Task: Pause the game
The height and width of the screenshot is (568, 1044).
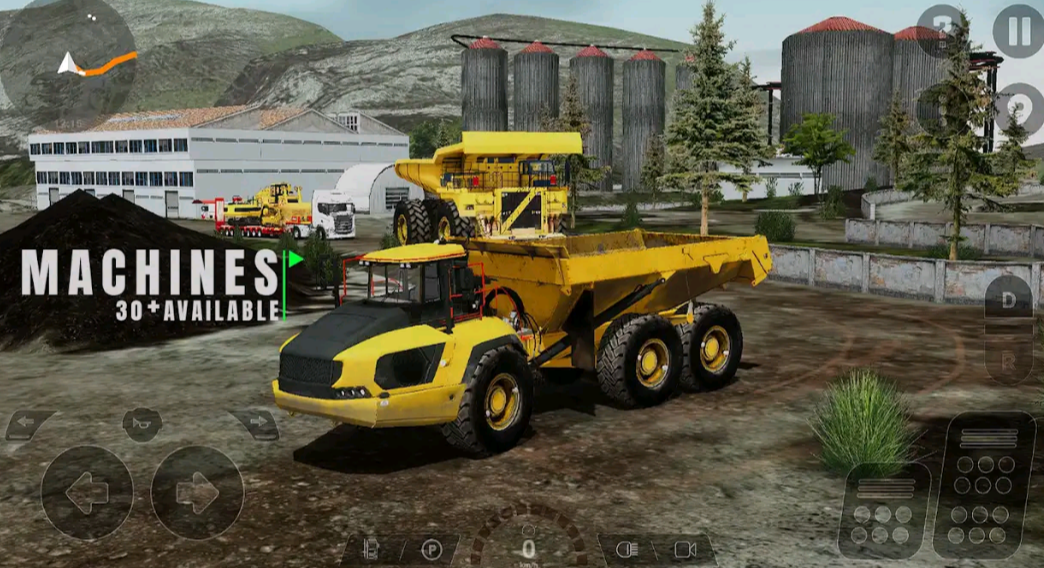Action: pos(1017,30)
